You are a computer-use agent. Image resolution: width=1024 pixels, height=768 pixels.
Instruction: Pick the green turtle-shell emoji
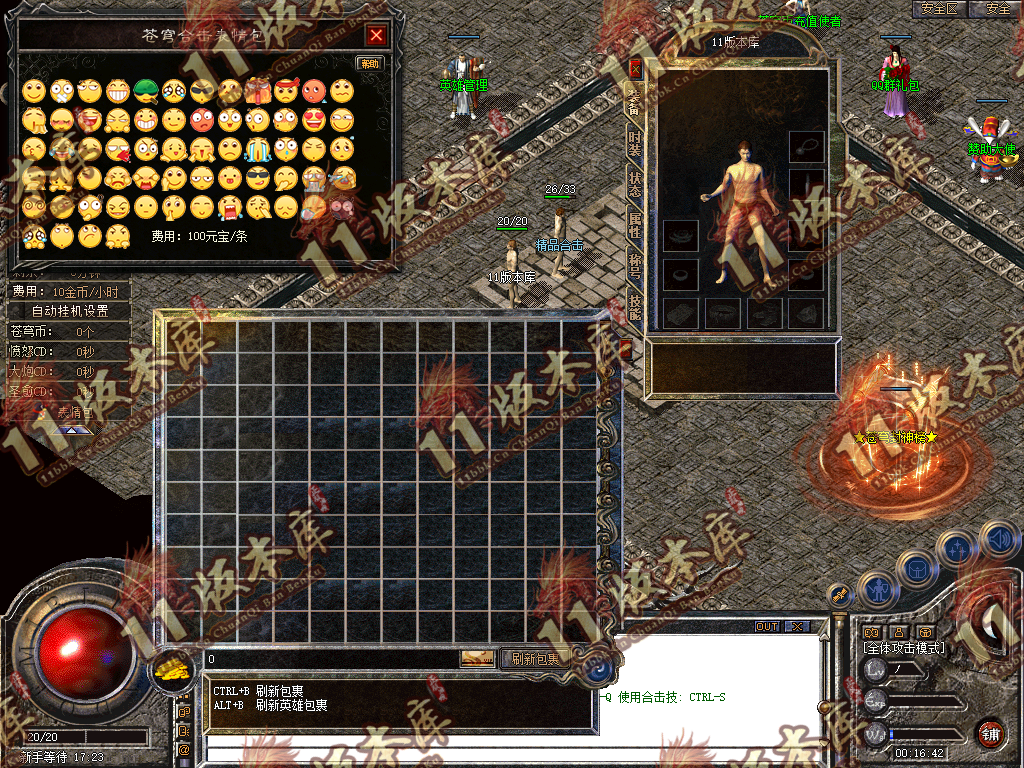pos(146,91)
